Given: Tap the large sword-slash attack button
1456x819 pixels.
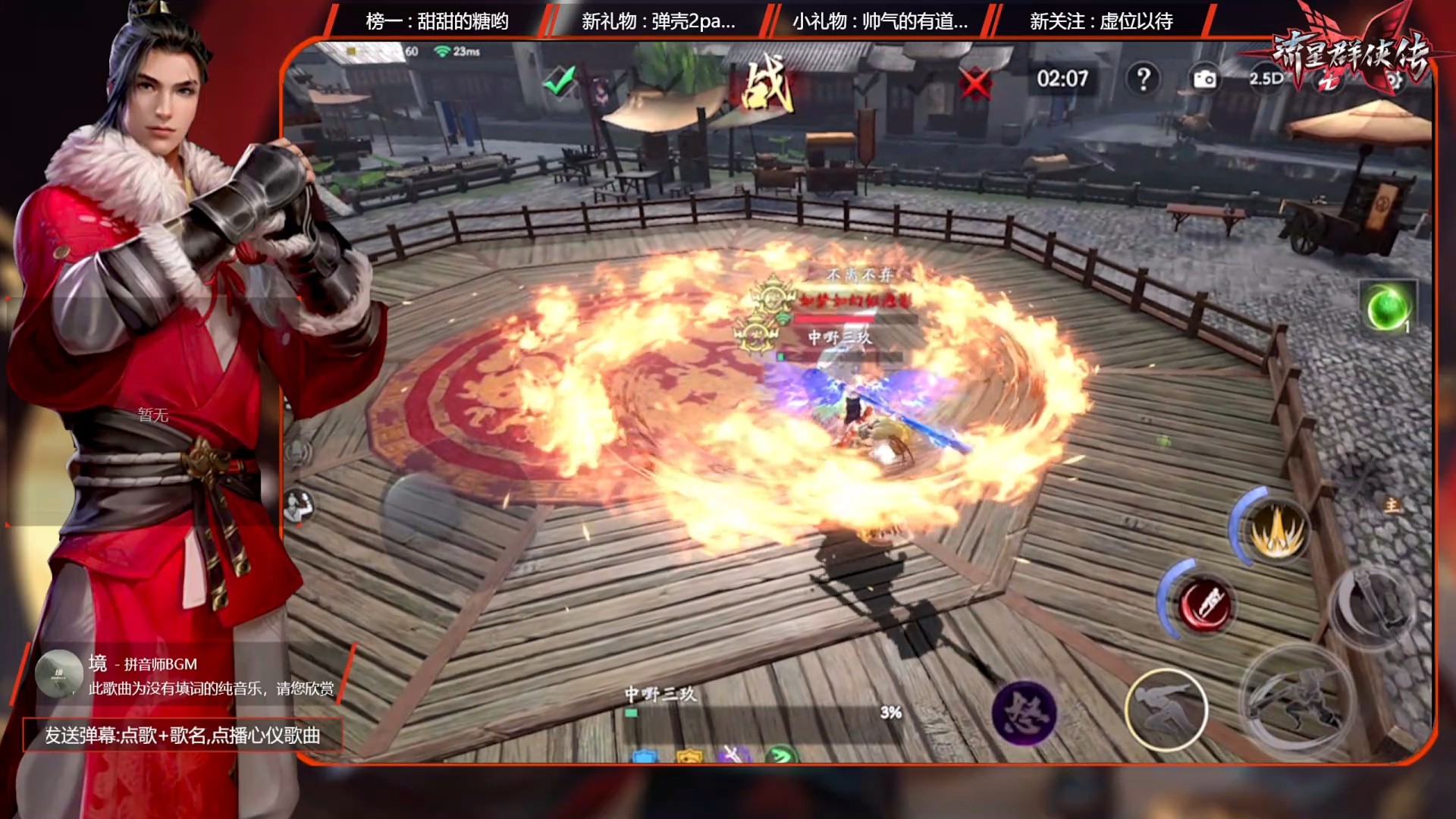Looking at the screenshot, I should click(x=1296, y=703).
